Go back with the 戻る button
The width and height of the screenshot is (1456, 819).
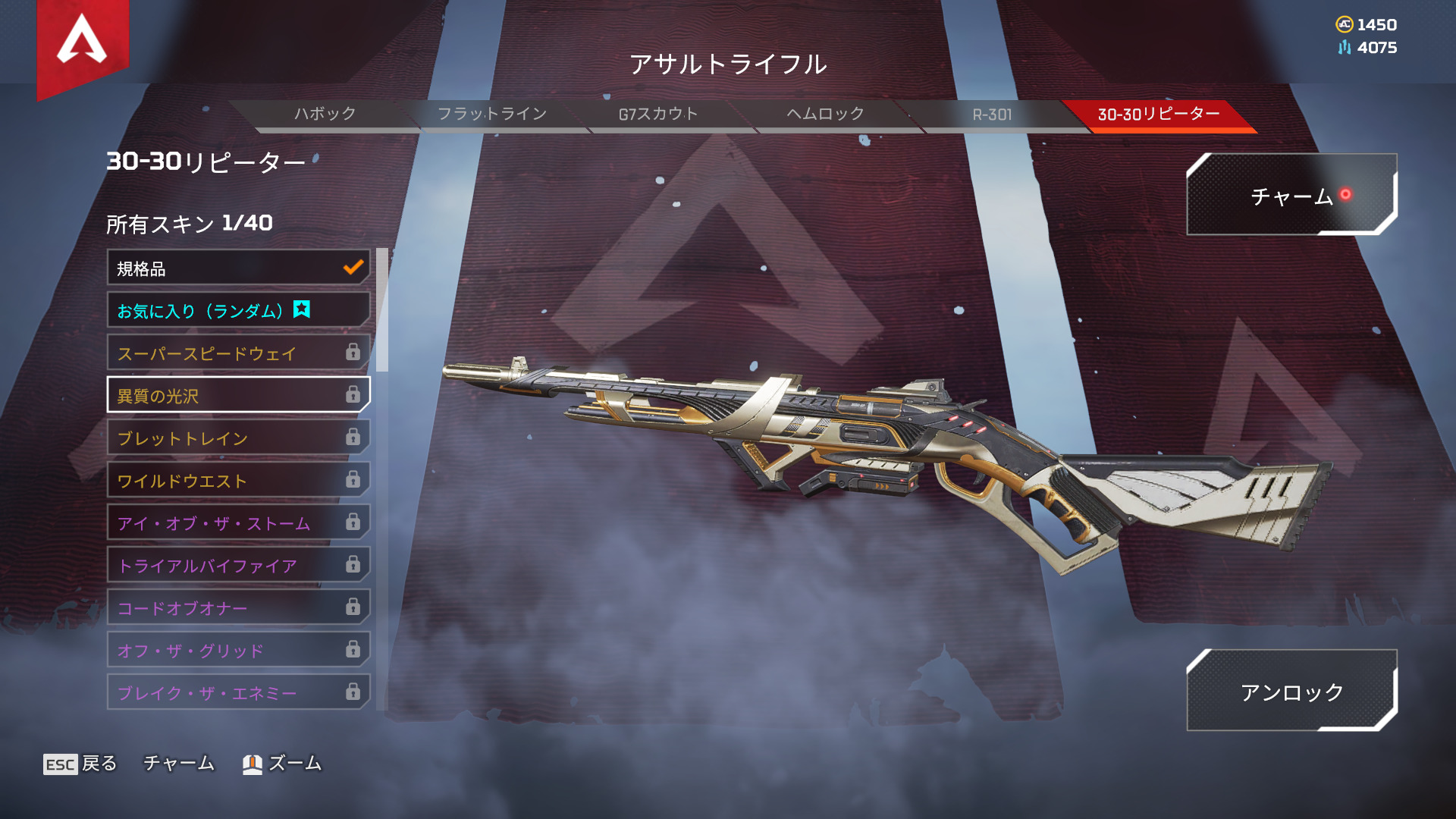pyautogui.click(x=80, y=764)
